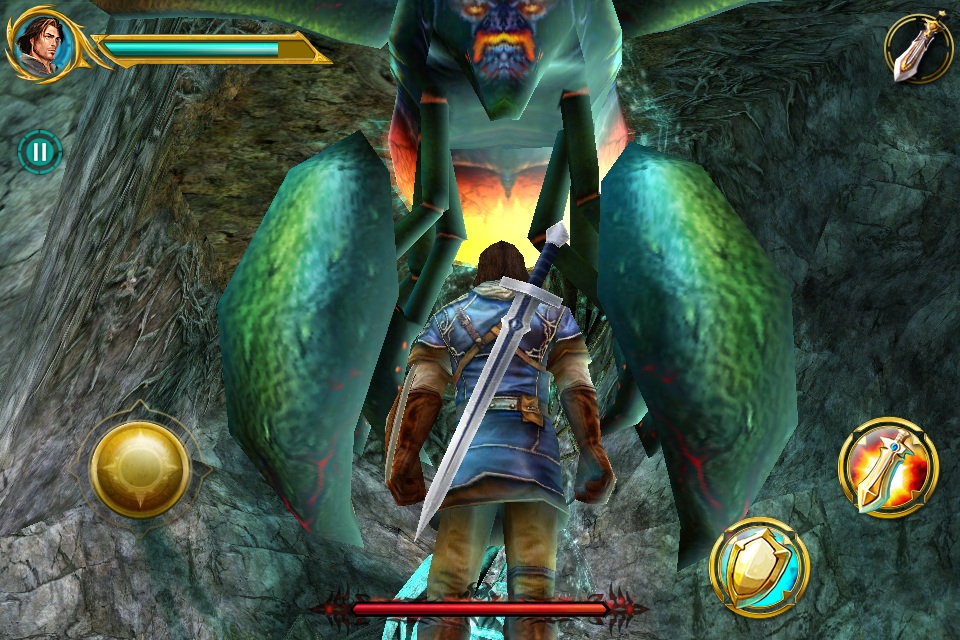
Task: Tap the hero portrait
Action: (x=42, y=45)
